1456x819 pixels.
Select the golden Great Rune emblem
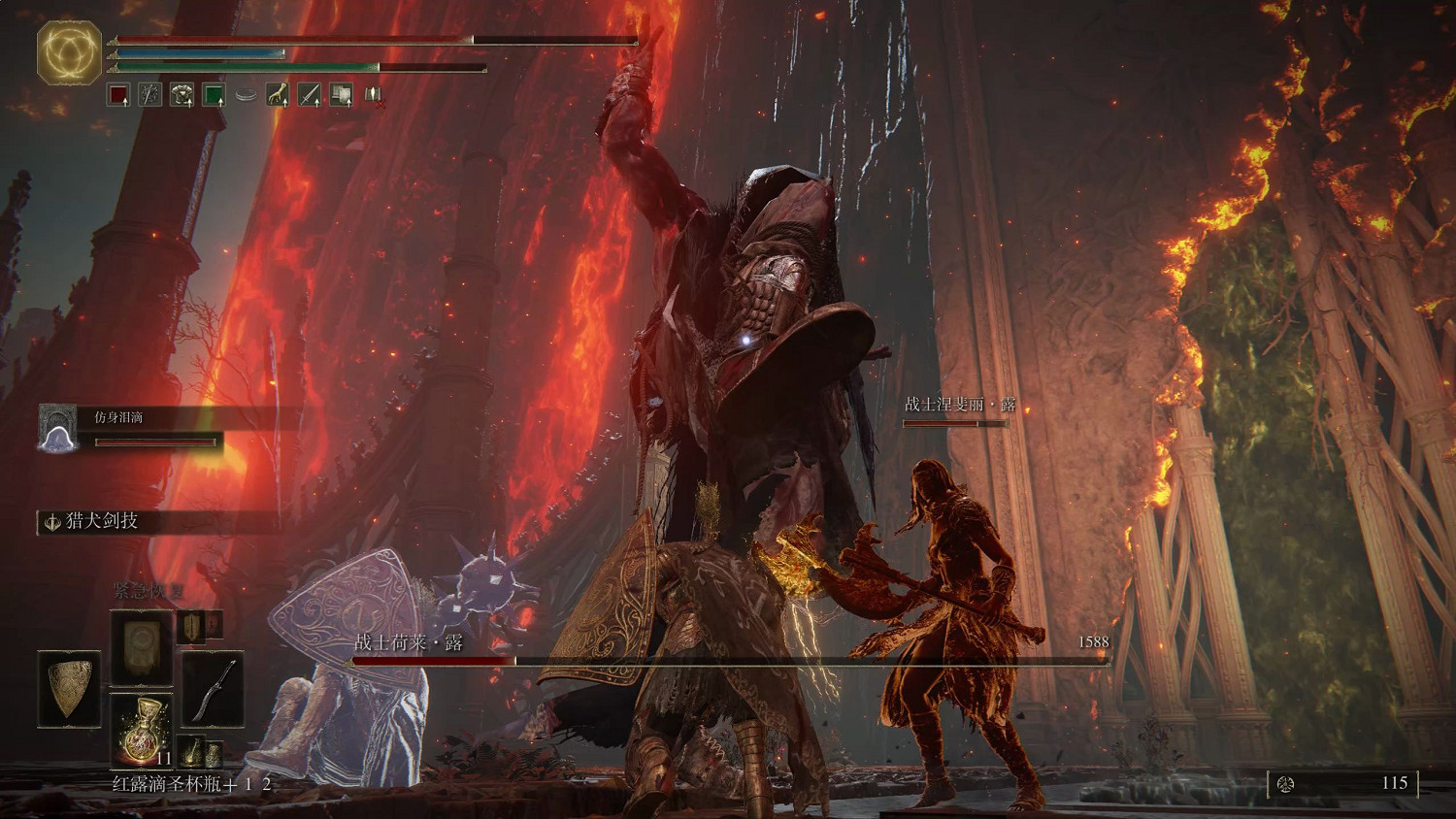click(69, 51)
